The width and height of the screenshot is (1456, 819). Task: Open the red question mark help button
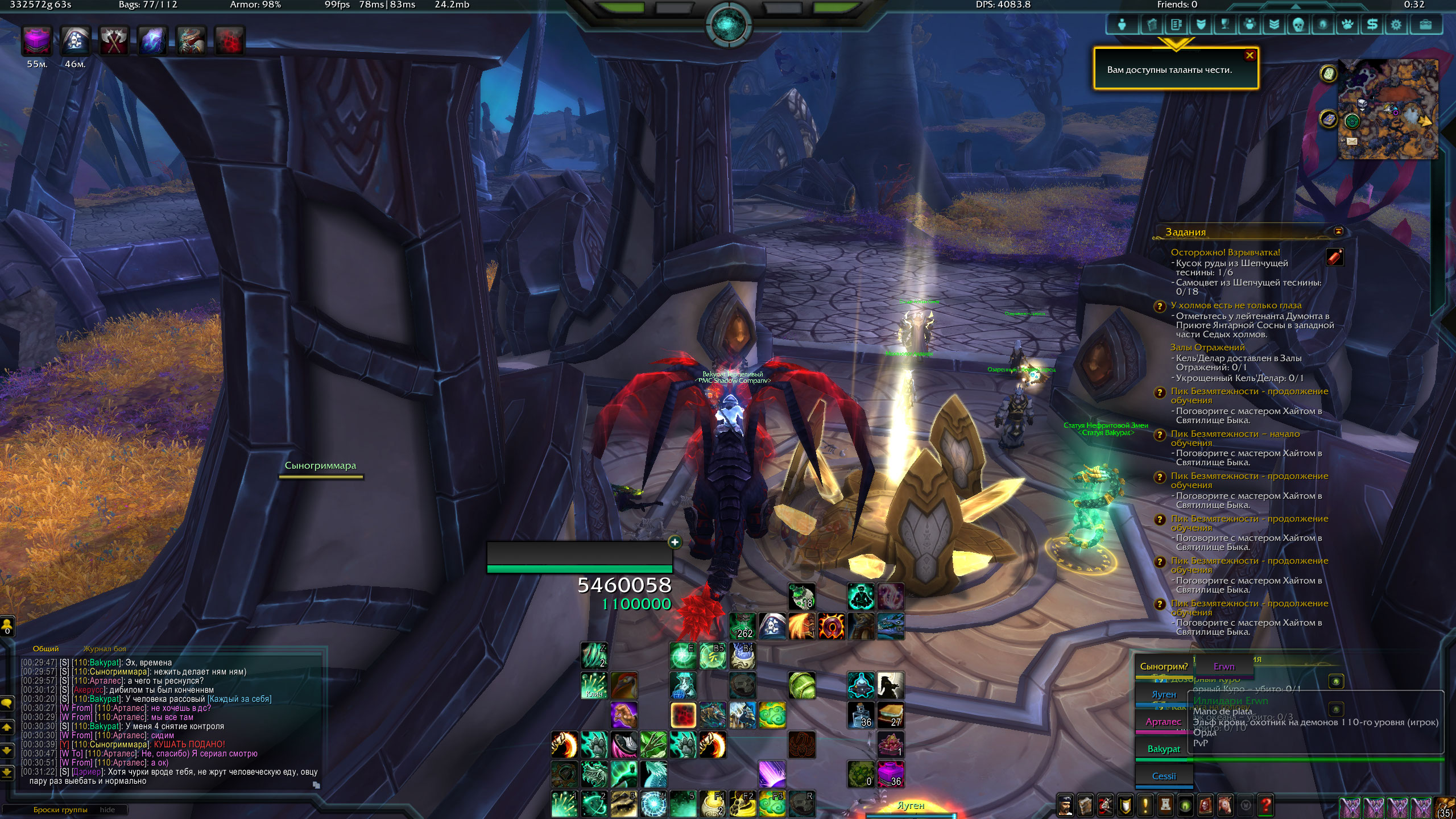point(1266,805)
